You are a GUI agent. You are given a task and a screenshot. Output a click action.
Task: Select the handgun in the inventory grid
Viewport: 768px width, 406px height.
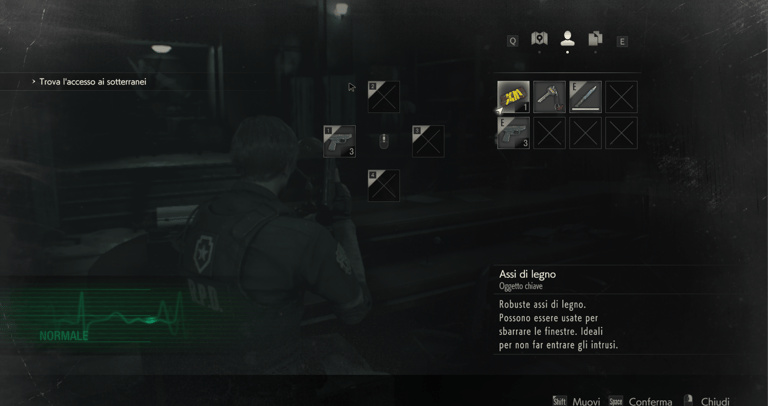pyautogui.click(x=513, y=133)
